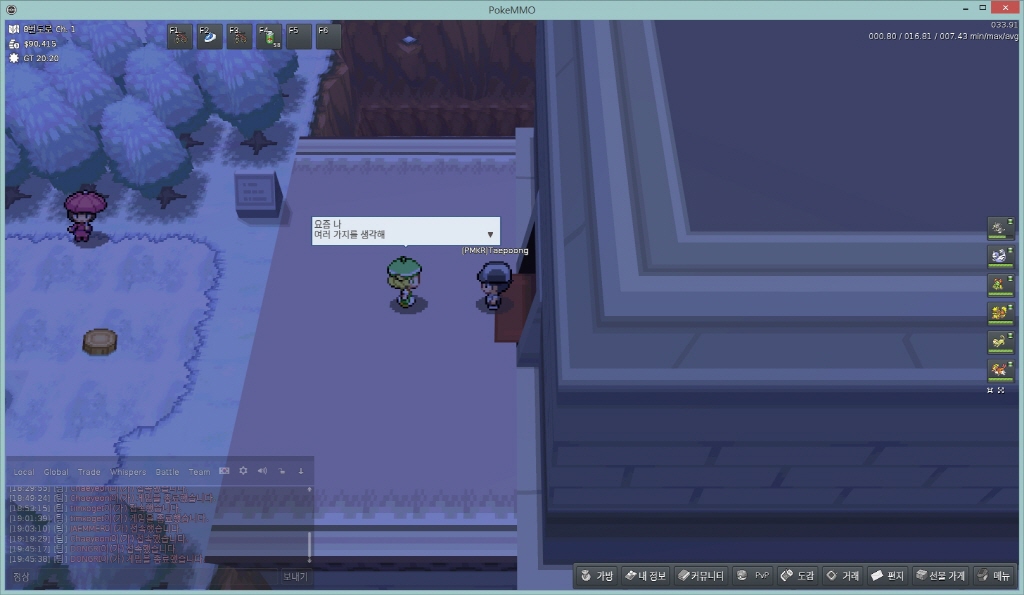This screenshot has width=1024, height=595.
Task: Switch to the Battle chat tab
Action: [167, 472]
